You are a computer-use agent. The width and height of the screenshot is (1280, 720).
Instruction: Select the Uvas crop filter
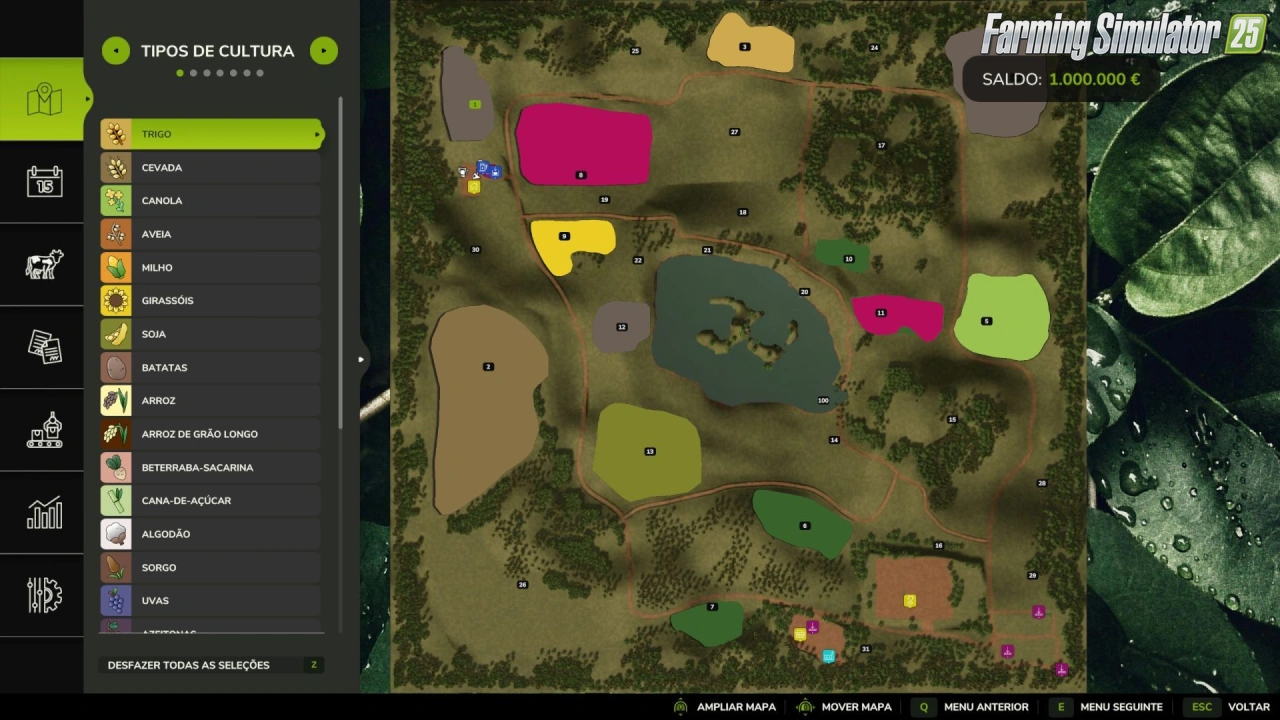[211, 600]
